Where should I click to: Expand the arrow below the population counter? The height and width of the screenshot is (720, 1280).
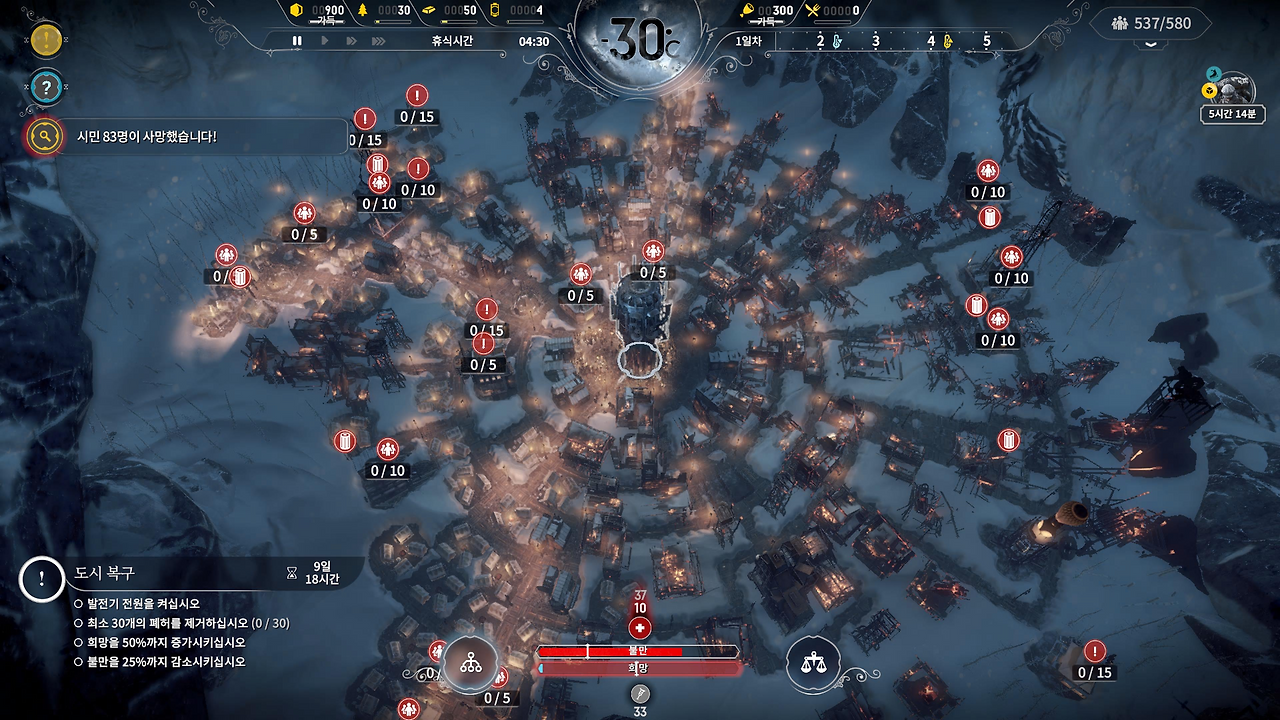(1151, 45)
